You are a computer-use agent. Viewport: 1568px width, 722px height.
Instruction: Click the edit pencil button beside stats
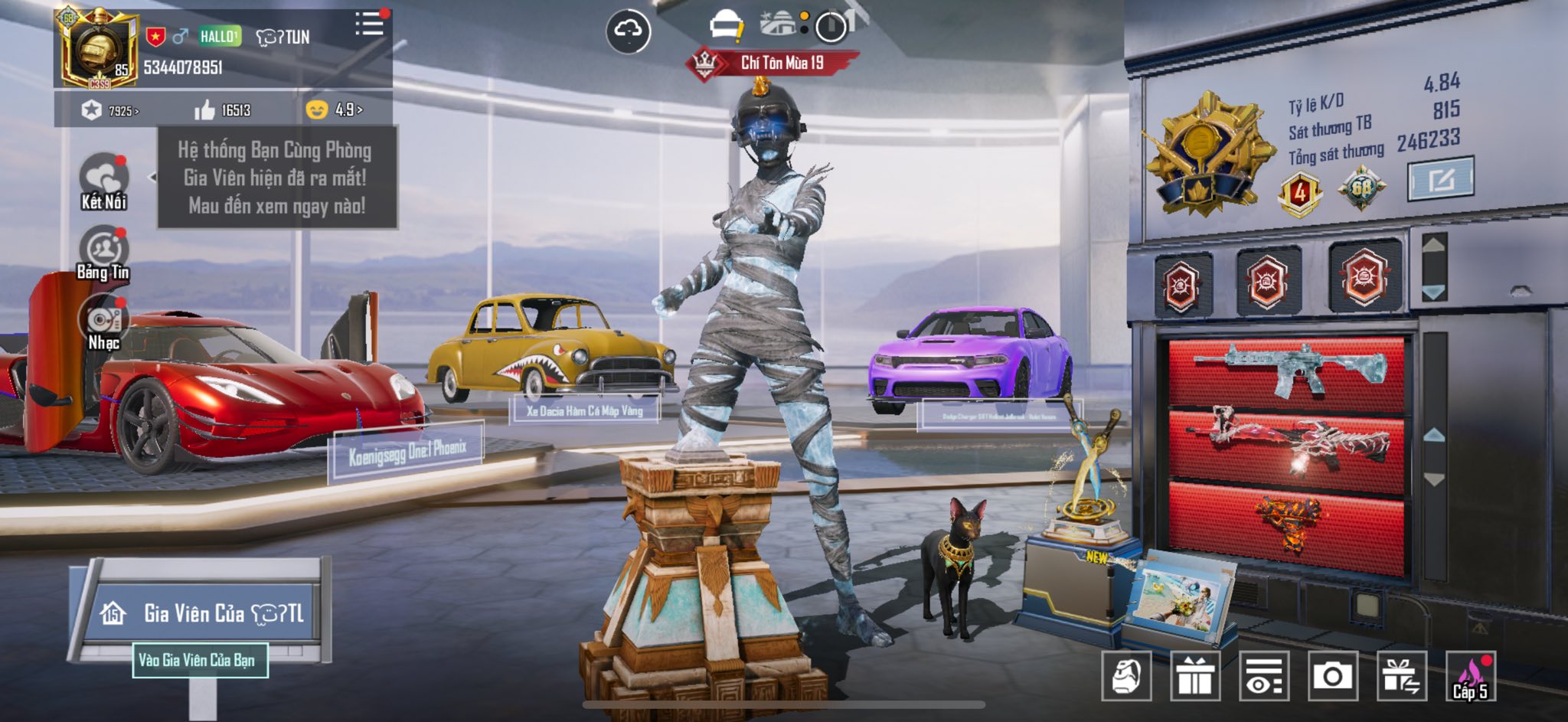[1440, 179]
